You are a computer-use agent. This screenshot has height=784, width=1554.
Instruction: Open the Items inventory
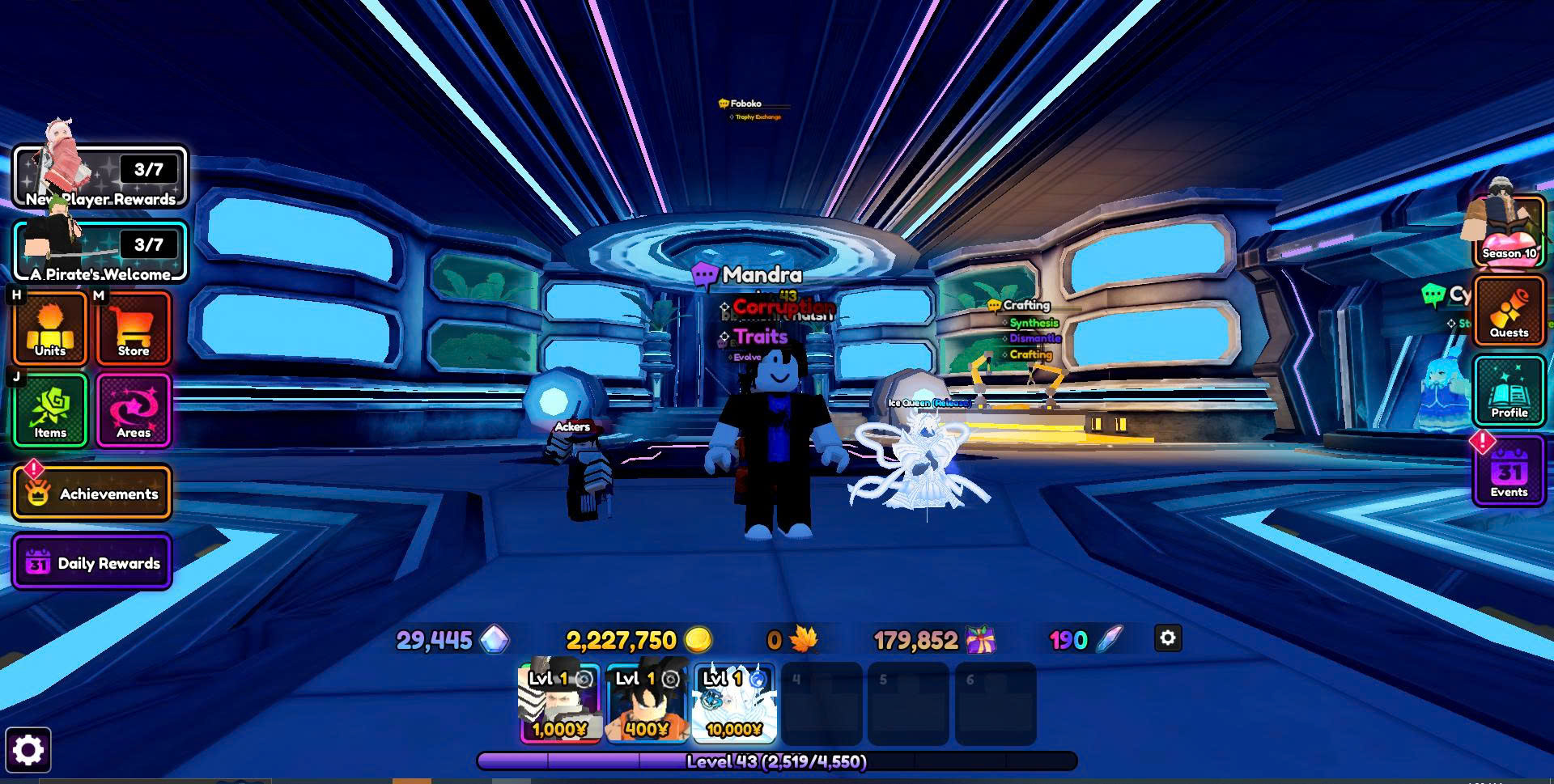pyautogui.click(x=50, y=410)
